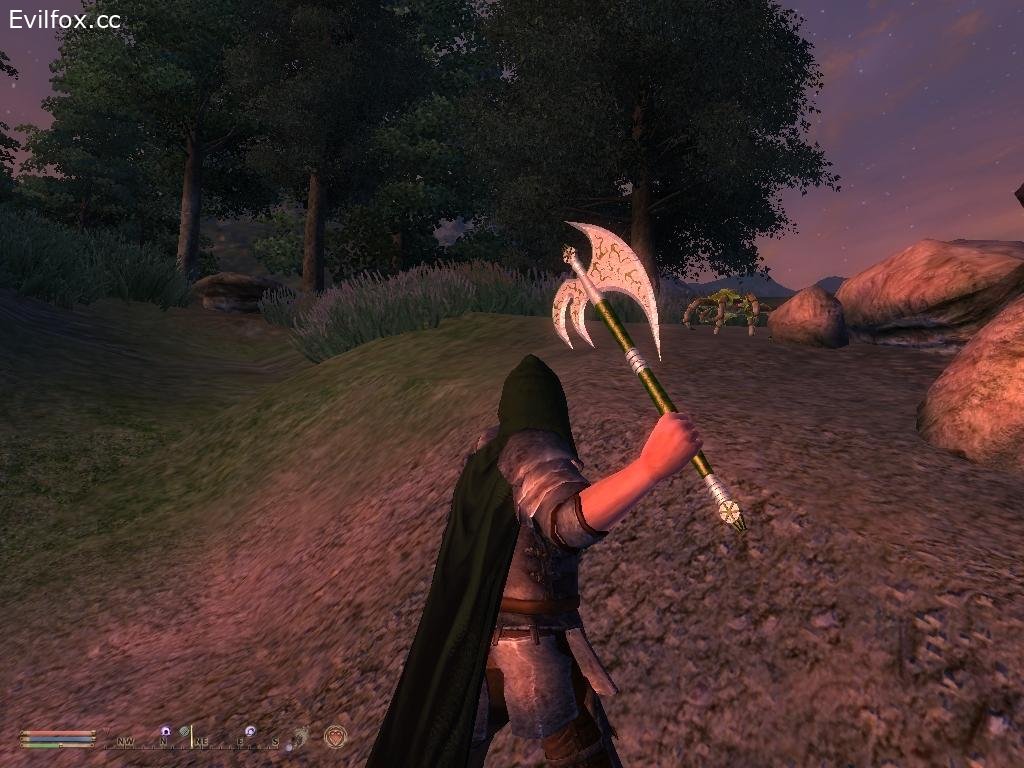Select the equipped weapon icon beside the compass
Viewport: 1024px width, 768px height.
301,736
